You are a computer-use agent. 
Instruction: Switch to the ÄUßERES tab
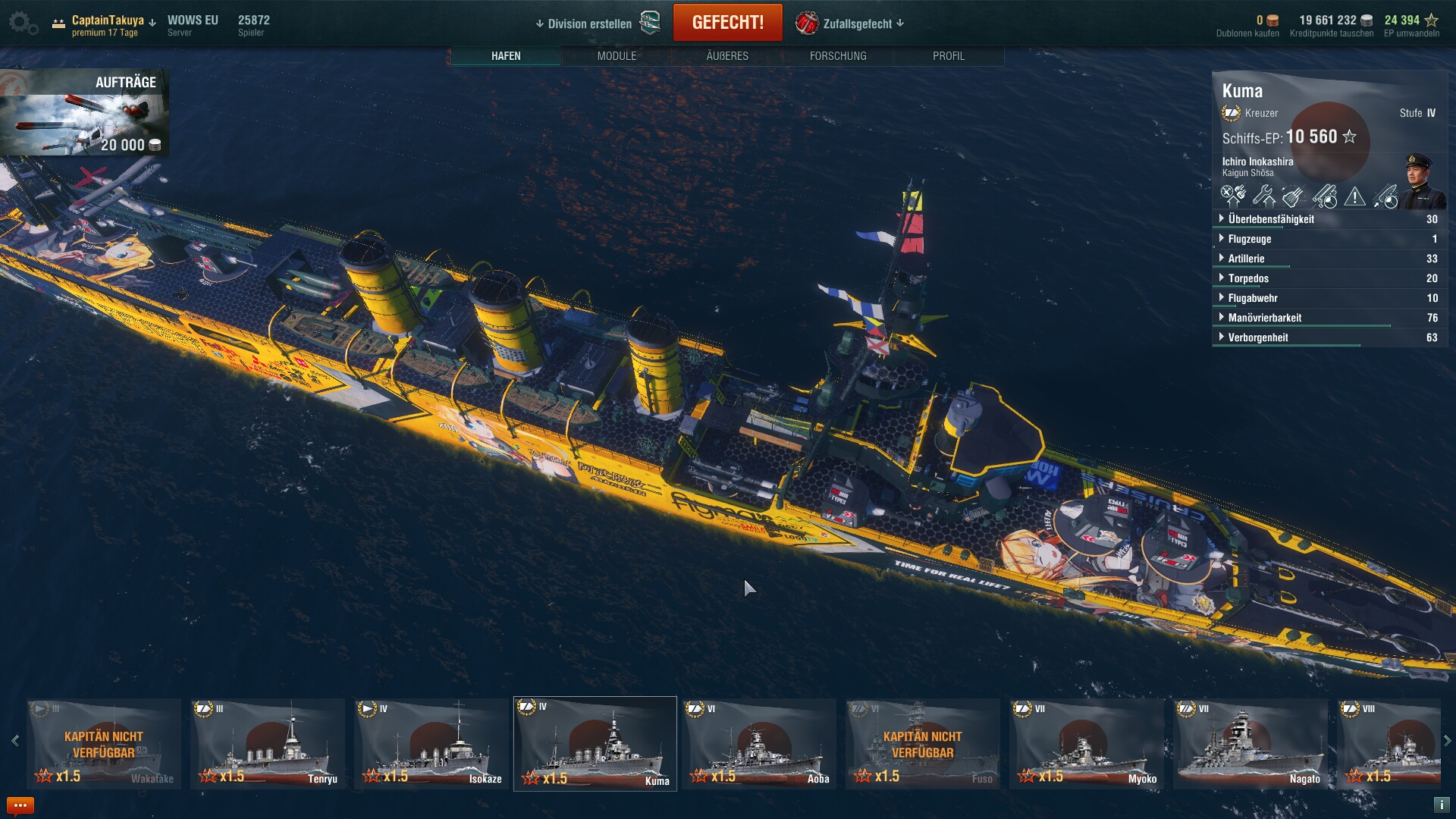(727, 56)
